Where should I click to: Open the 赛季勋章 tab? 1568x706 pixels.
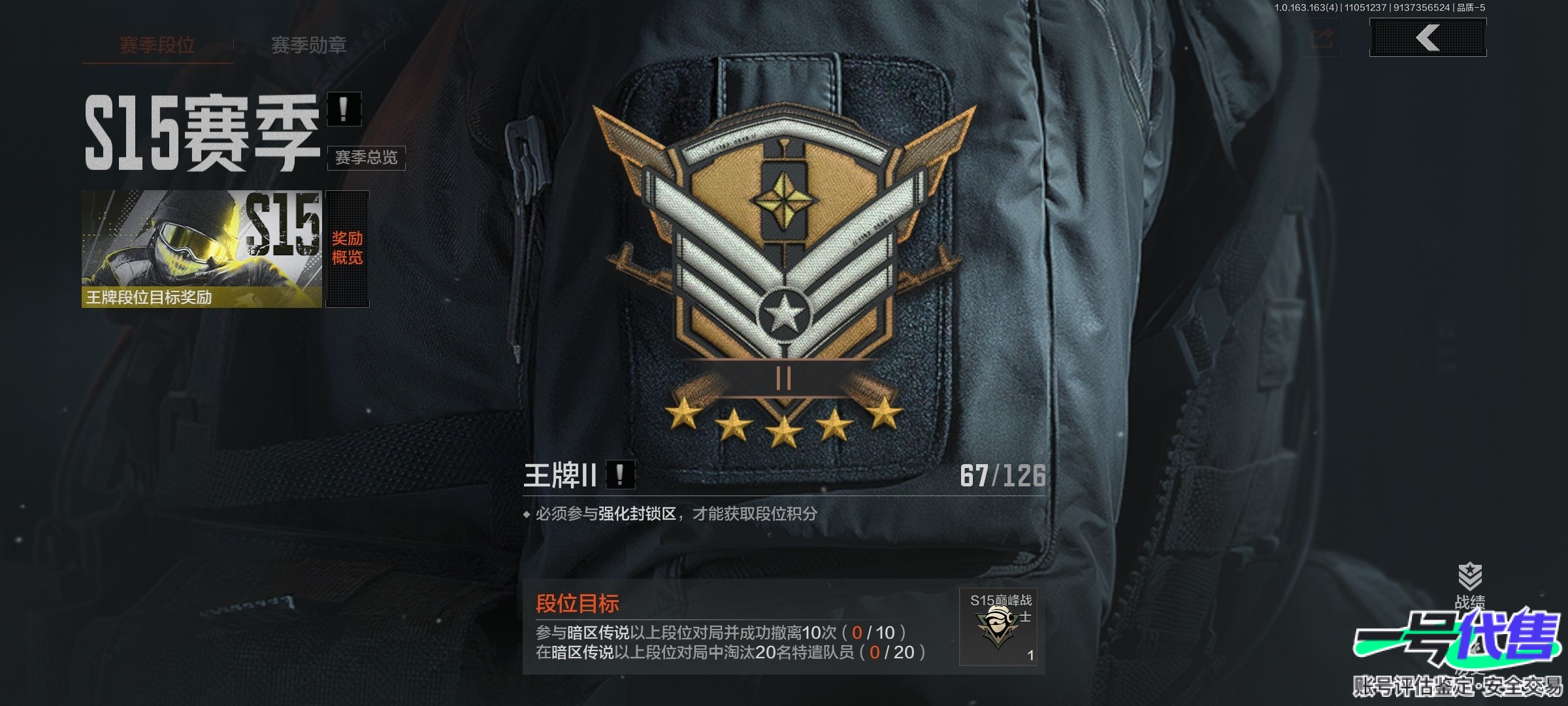[x=308, y=45]
